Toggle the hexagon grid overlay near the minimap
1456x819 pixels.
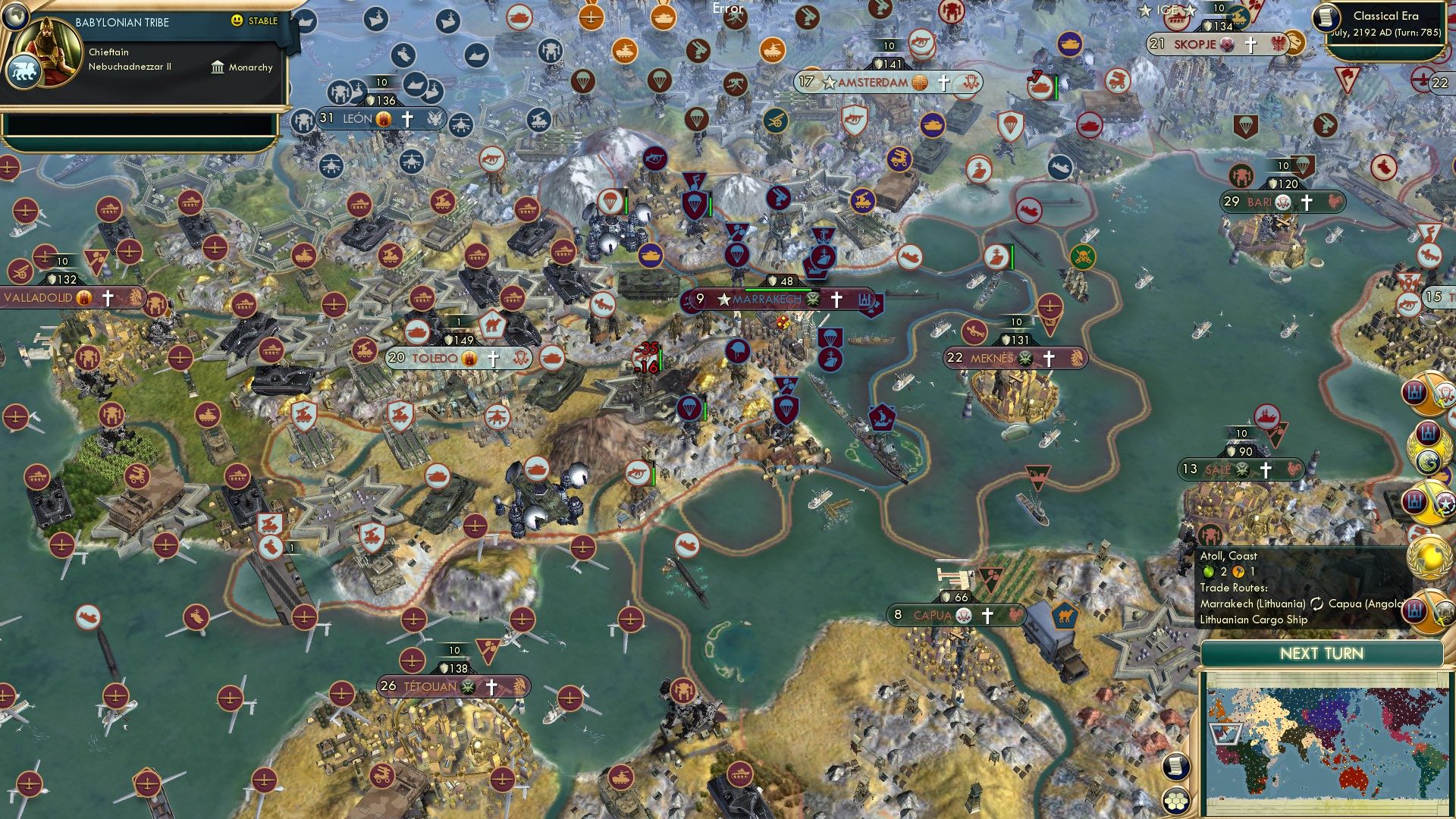point(1175,802)
